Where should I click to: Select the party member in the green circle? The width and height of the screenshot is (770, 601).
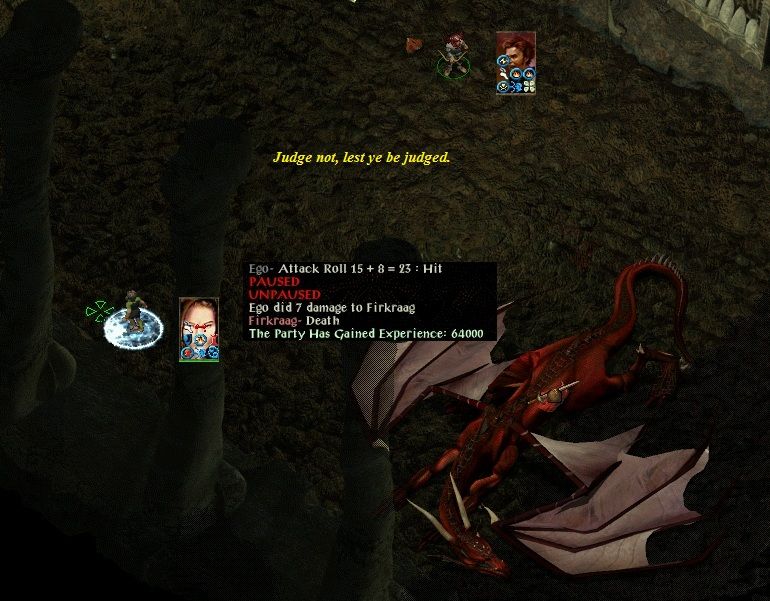pyautogui.click(x=454, y=57)
